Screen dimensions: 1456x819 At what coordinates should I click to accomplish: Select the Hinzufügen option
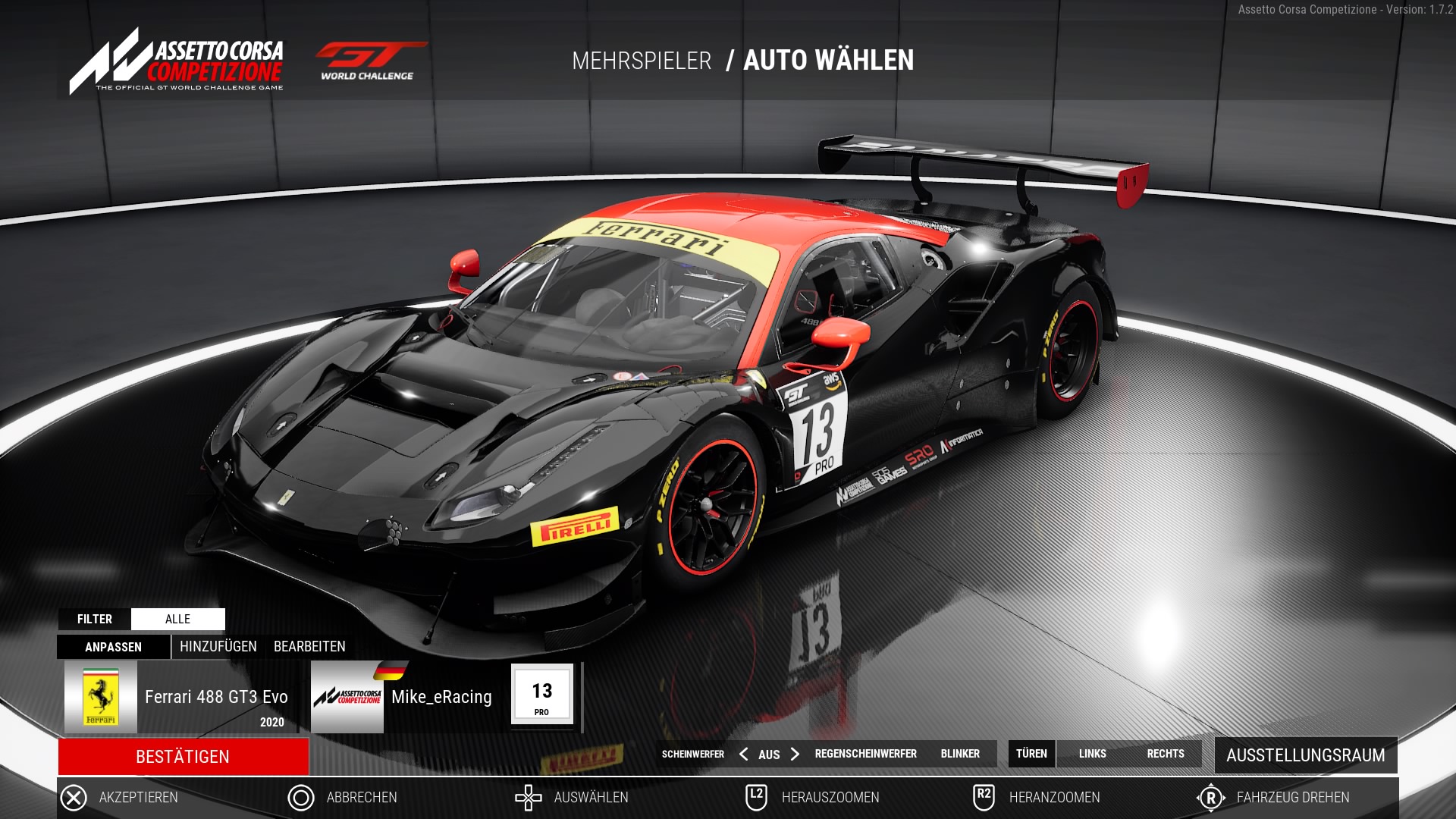(218, 646)
